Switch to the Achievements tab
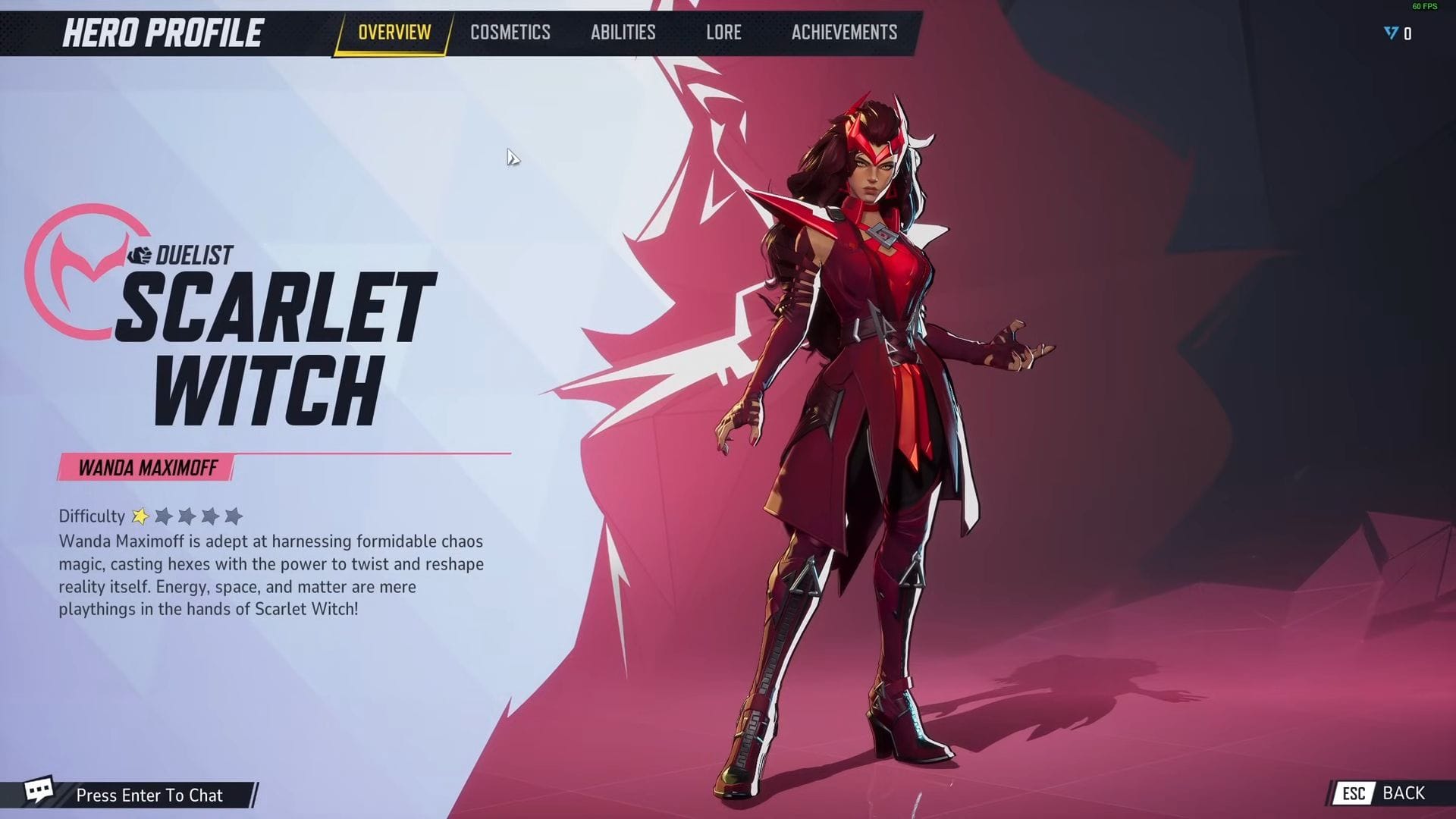Image resolution: width=1456 pixels, height=819 pixels. click(843, 32)
